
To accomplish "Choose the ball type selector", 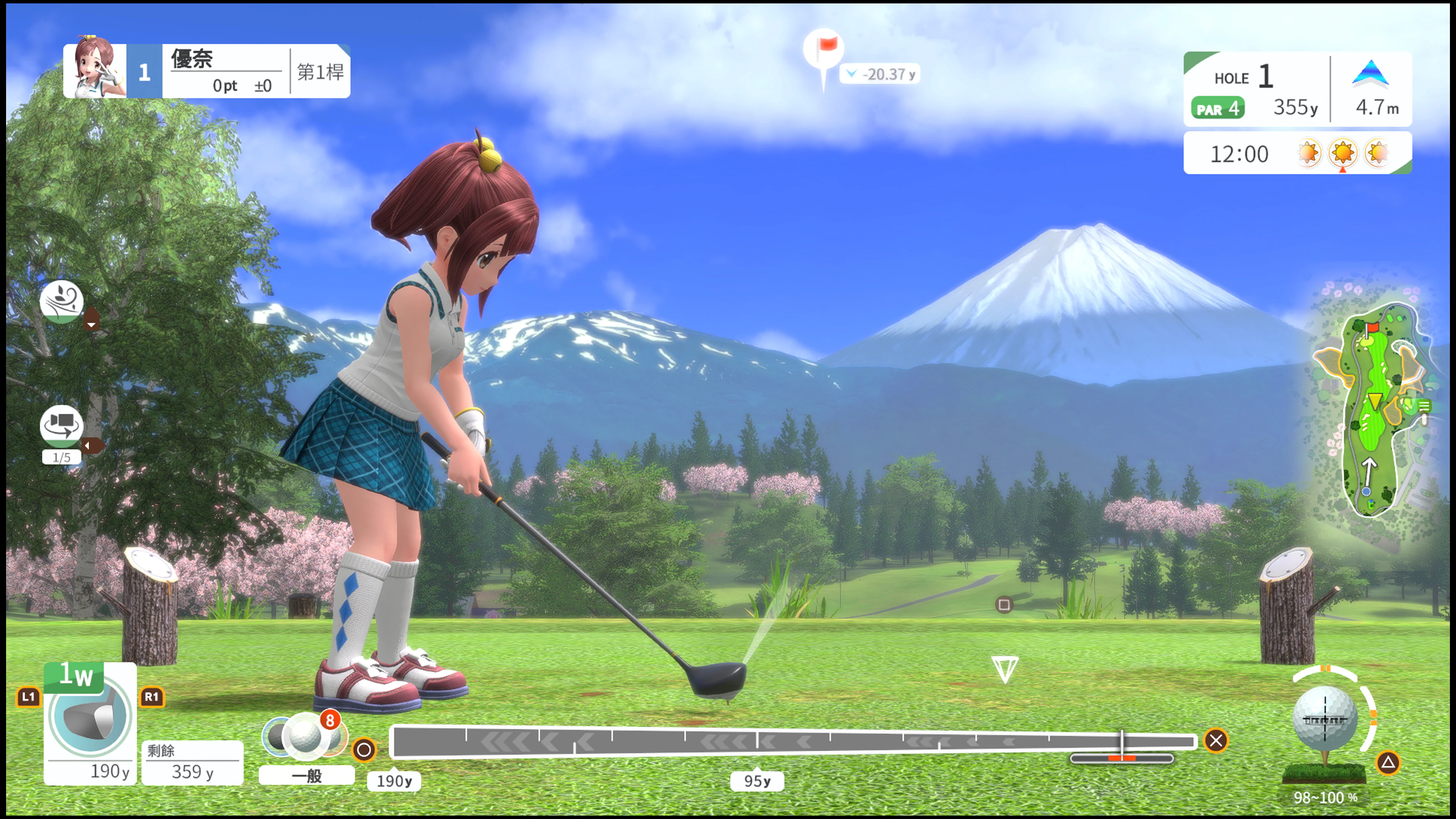I will pos(304,735).
